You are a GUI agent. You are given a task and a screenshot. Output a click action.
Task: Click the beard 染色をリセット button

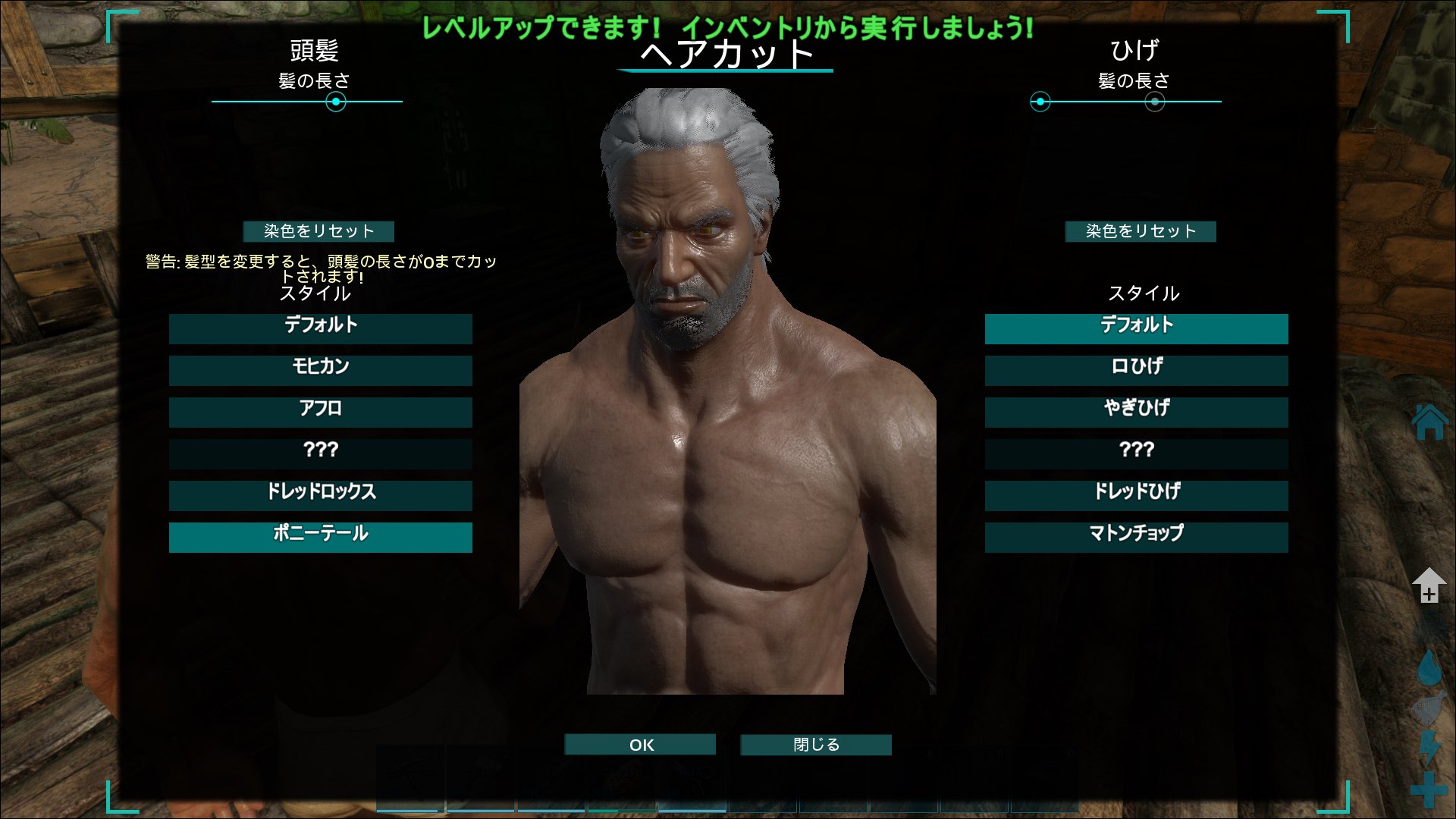[x=1141, y=232]
